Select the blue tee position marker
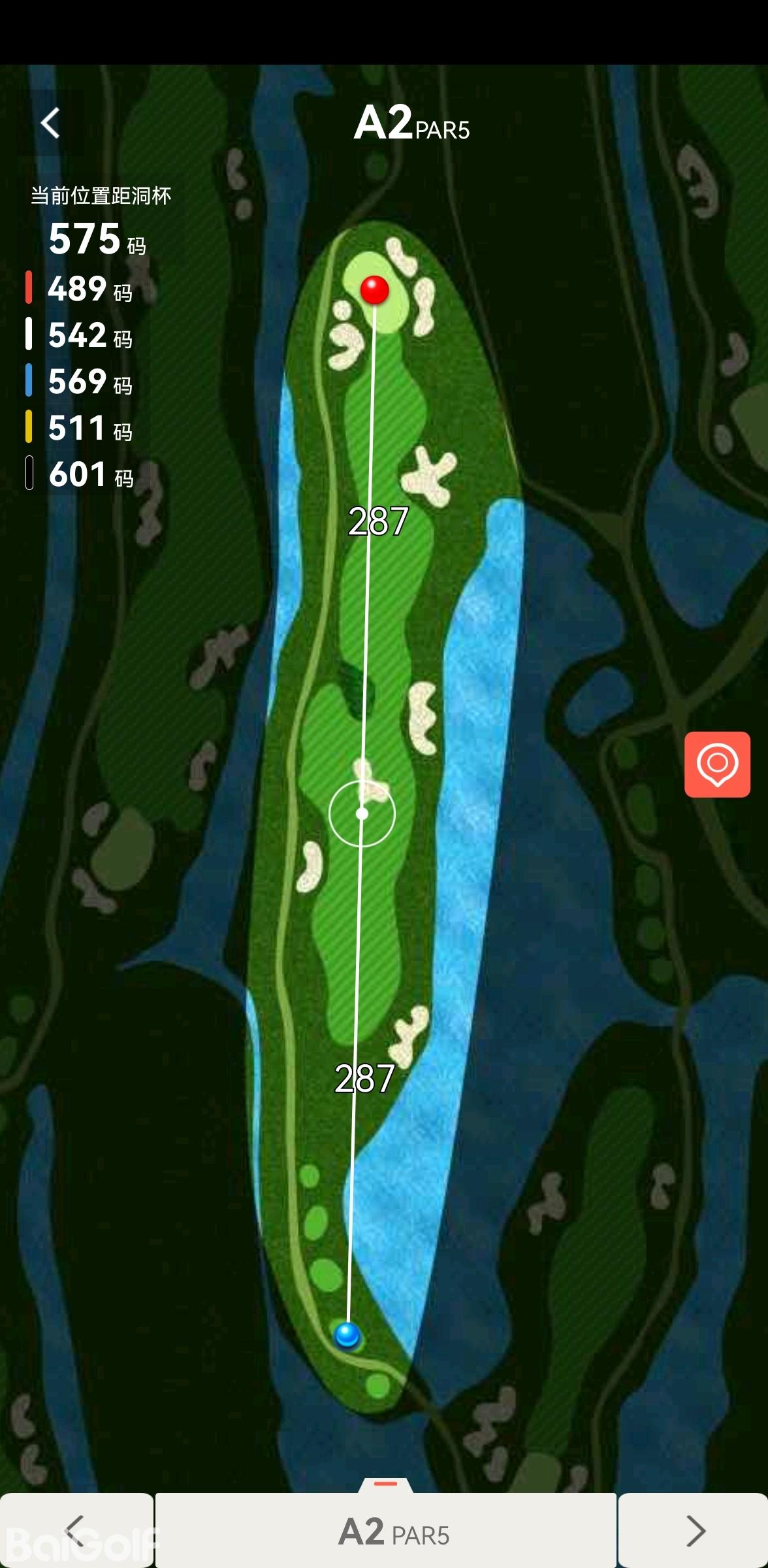Screen dimensions: 768x1568 click(347, 1333)
